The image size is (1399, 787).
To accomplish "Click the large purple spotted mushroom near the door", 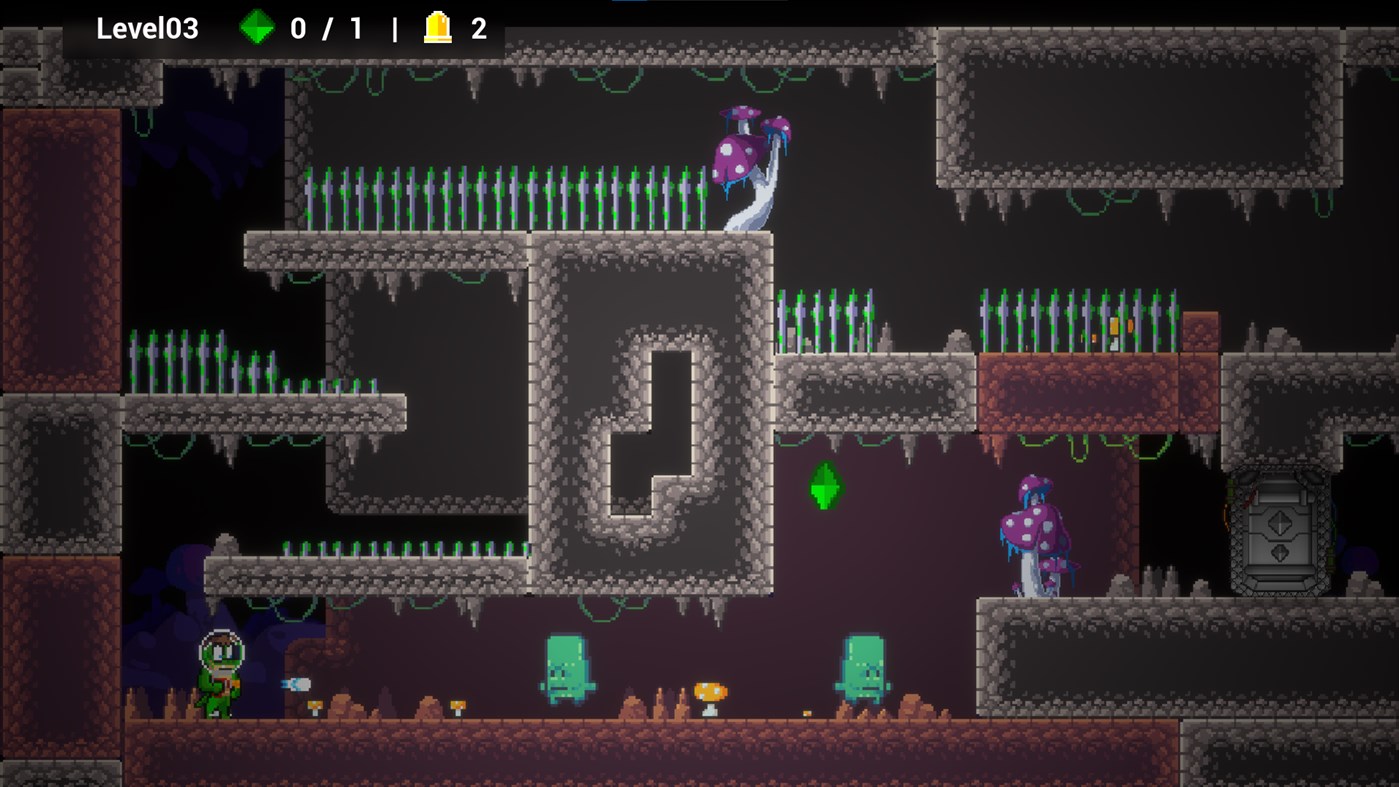I will click(1035, 530).
